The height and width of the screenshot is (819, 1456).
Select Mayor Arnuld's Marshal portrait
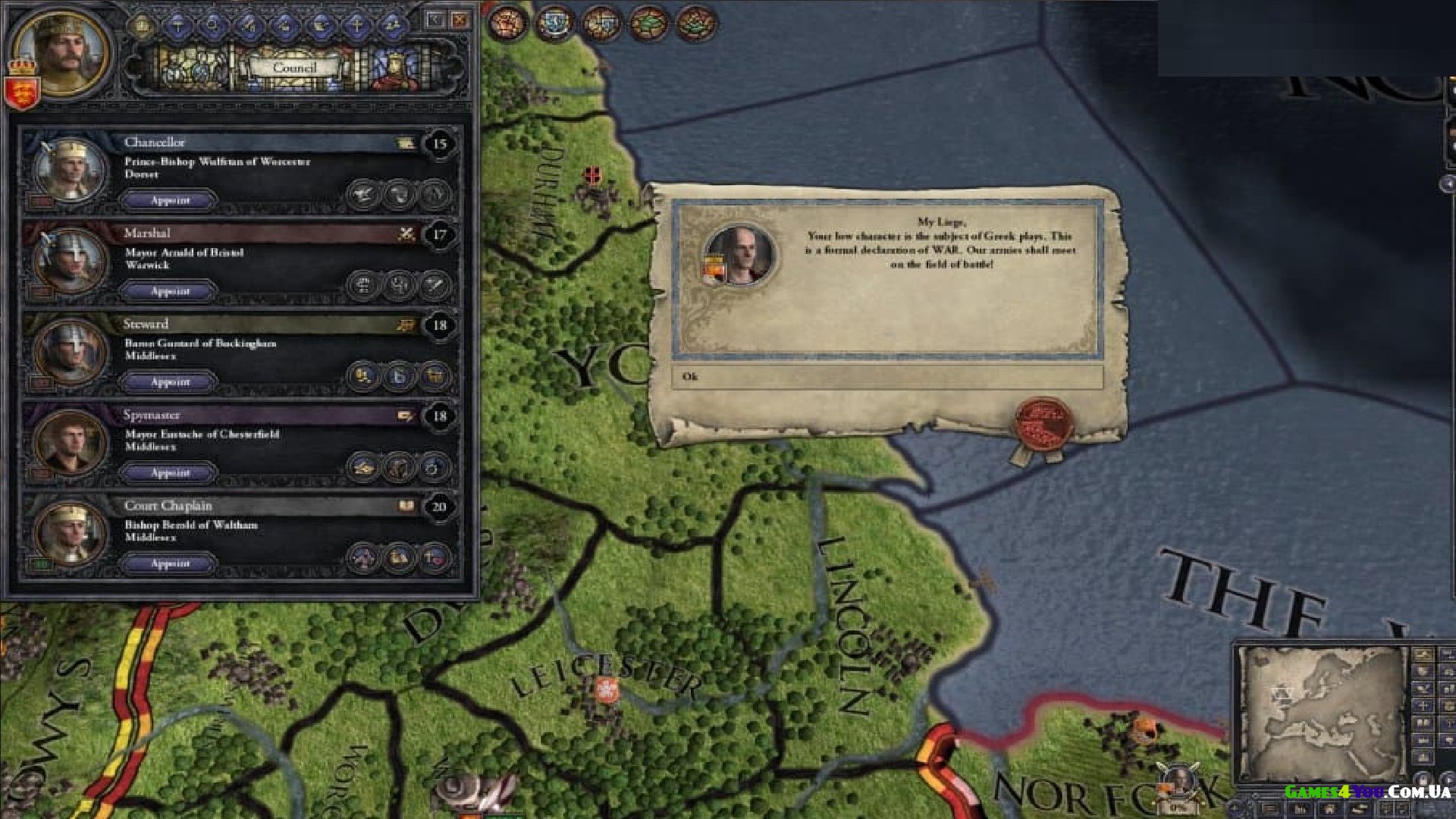tap(70, 259)
